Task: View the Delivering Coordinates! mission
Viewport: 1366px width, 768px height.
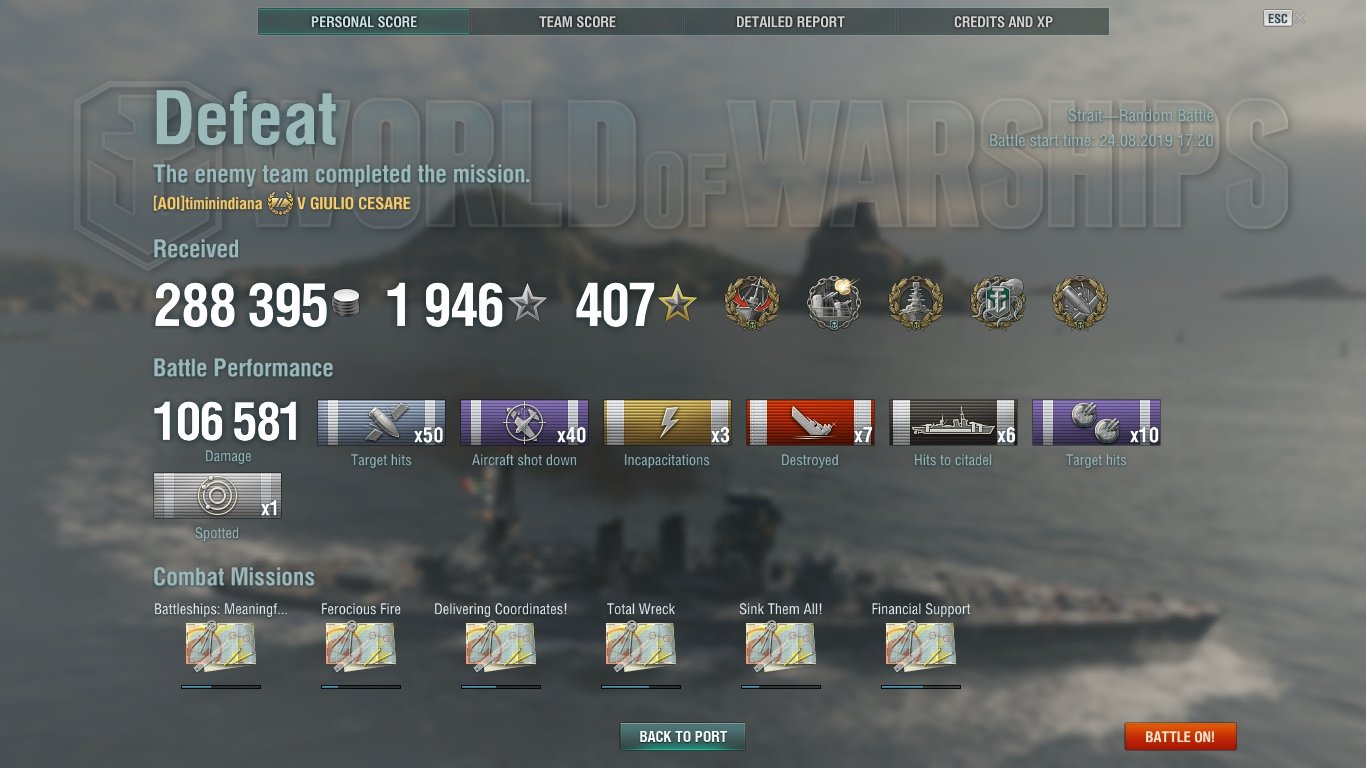Action: [x=501, y=647]
